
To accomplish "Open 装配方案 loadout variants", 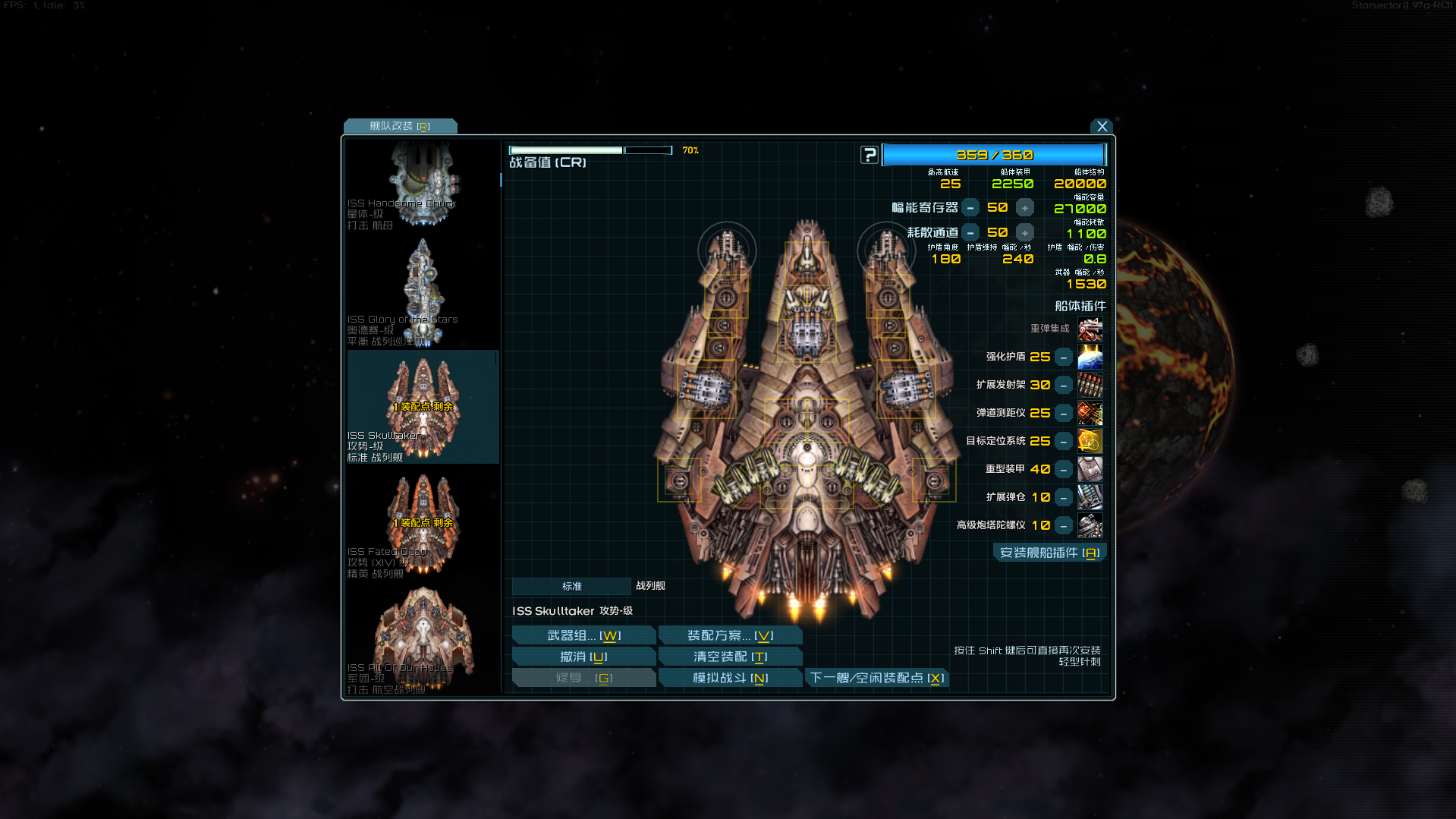I will [x=730, y=636].
